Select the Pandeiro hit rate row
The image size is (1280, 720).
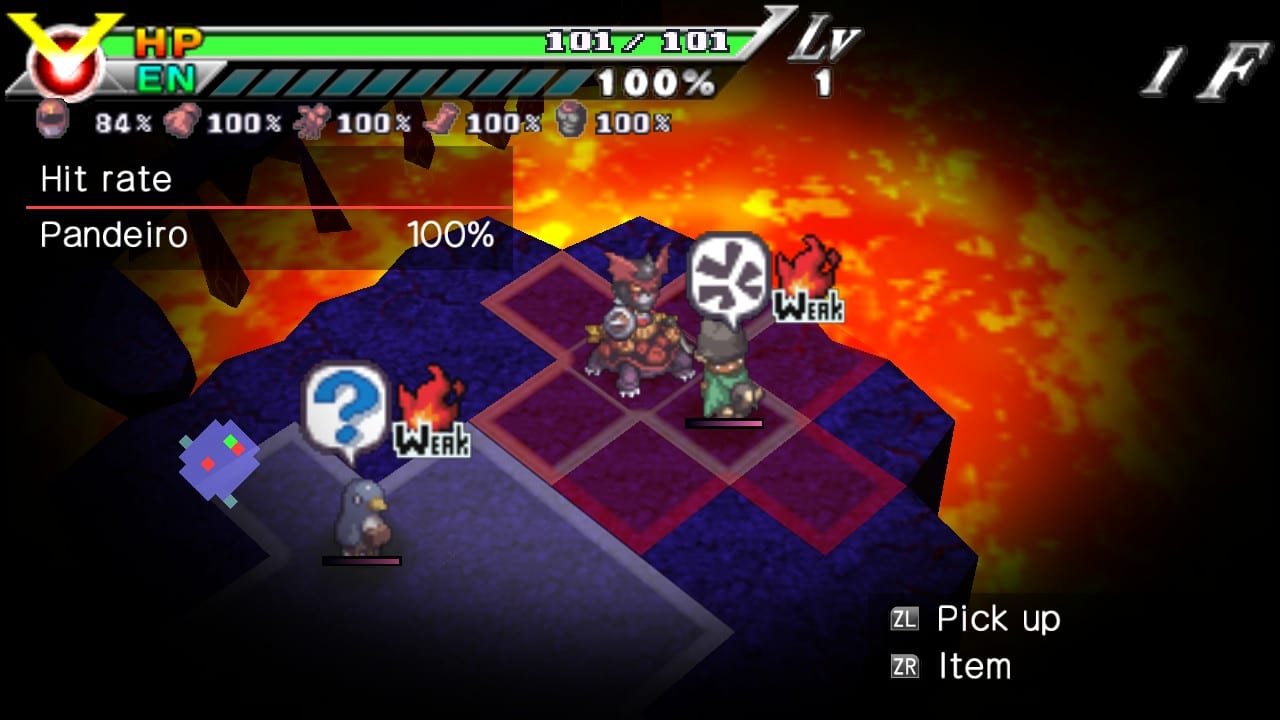[x=268, y=236]
